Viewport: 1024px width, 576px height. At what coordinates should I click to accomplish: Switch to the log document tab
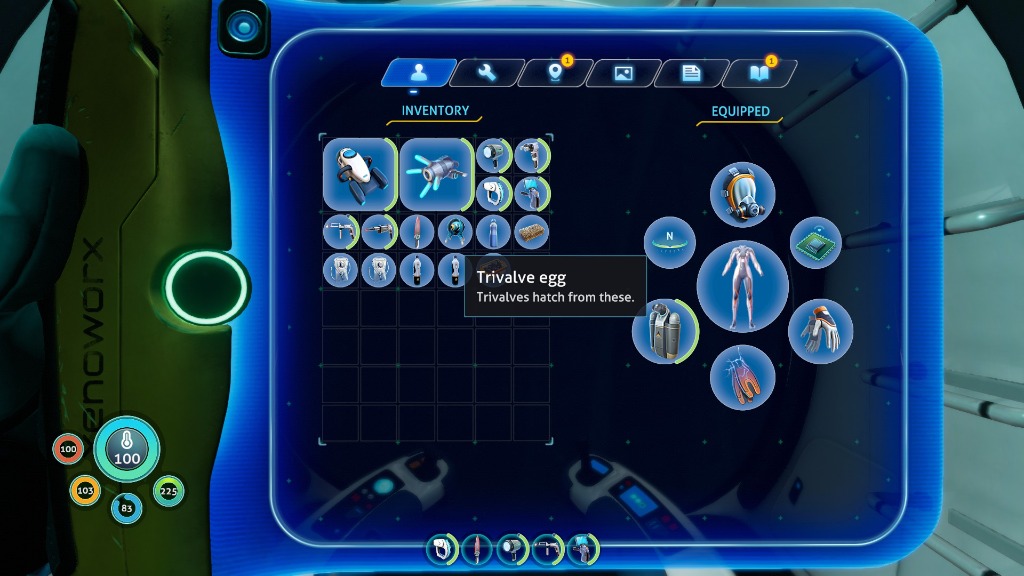click(x=691, y=73)
